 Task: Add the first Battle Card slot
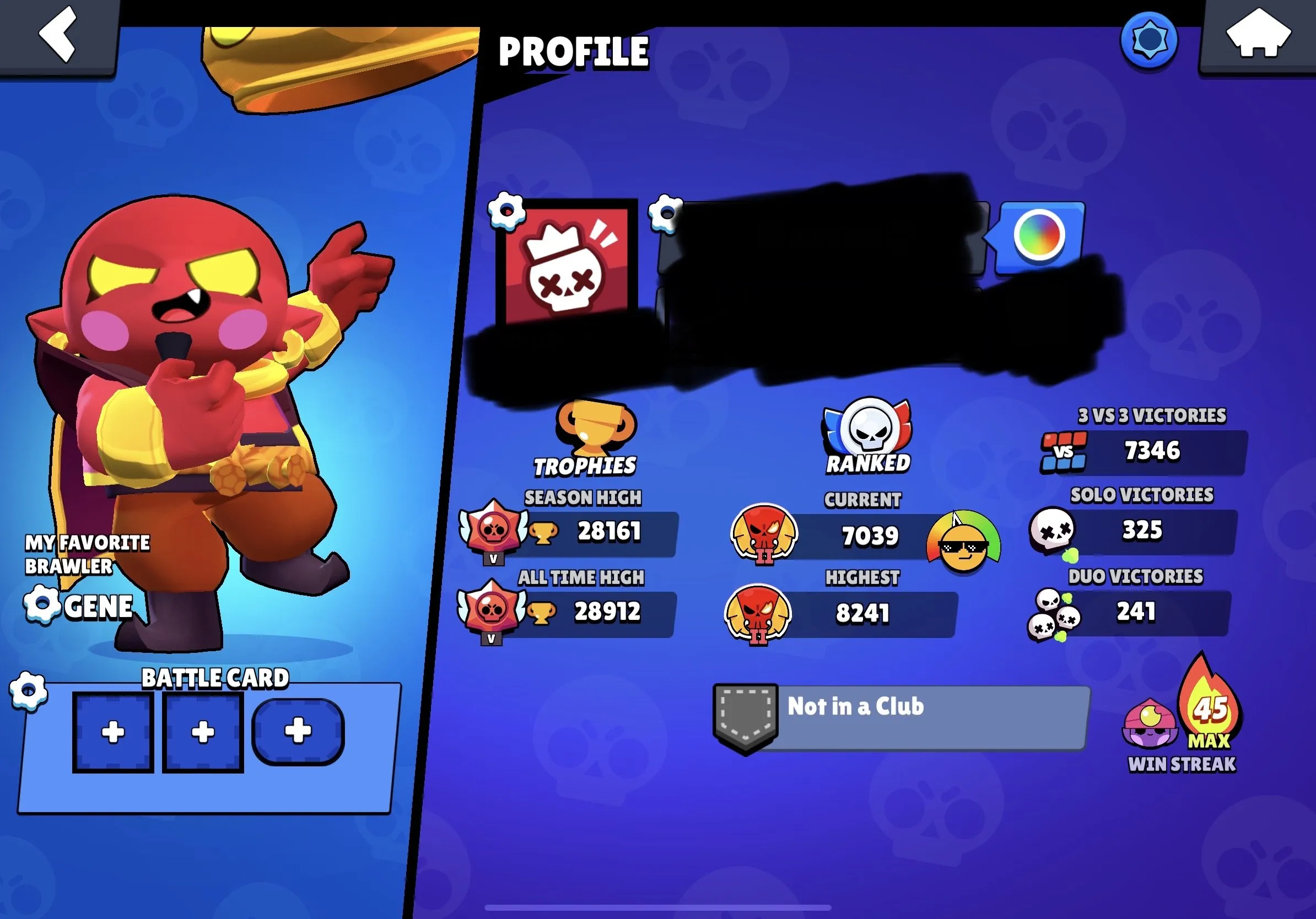[112, 732]
